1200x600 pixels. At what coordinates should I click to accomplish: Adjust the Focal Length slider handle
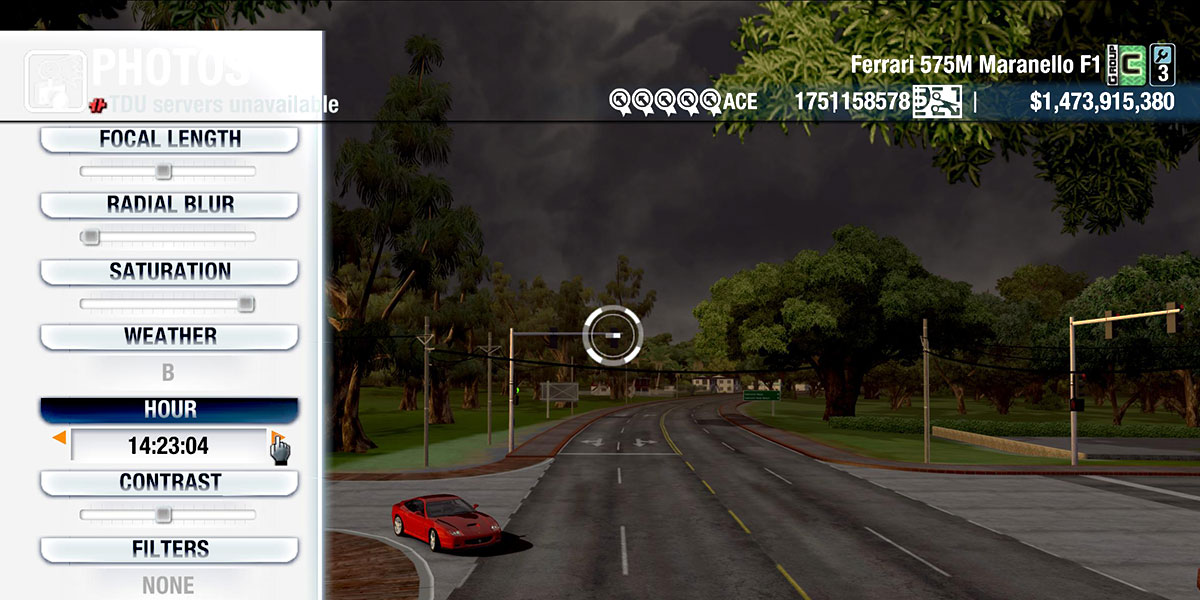[163, 172]
